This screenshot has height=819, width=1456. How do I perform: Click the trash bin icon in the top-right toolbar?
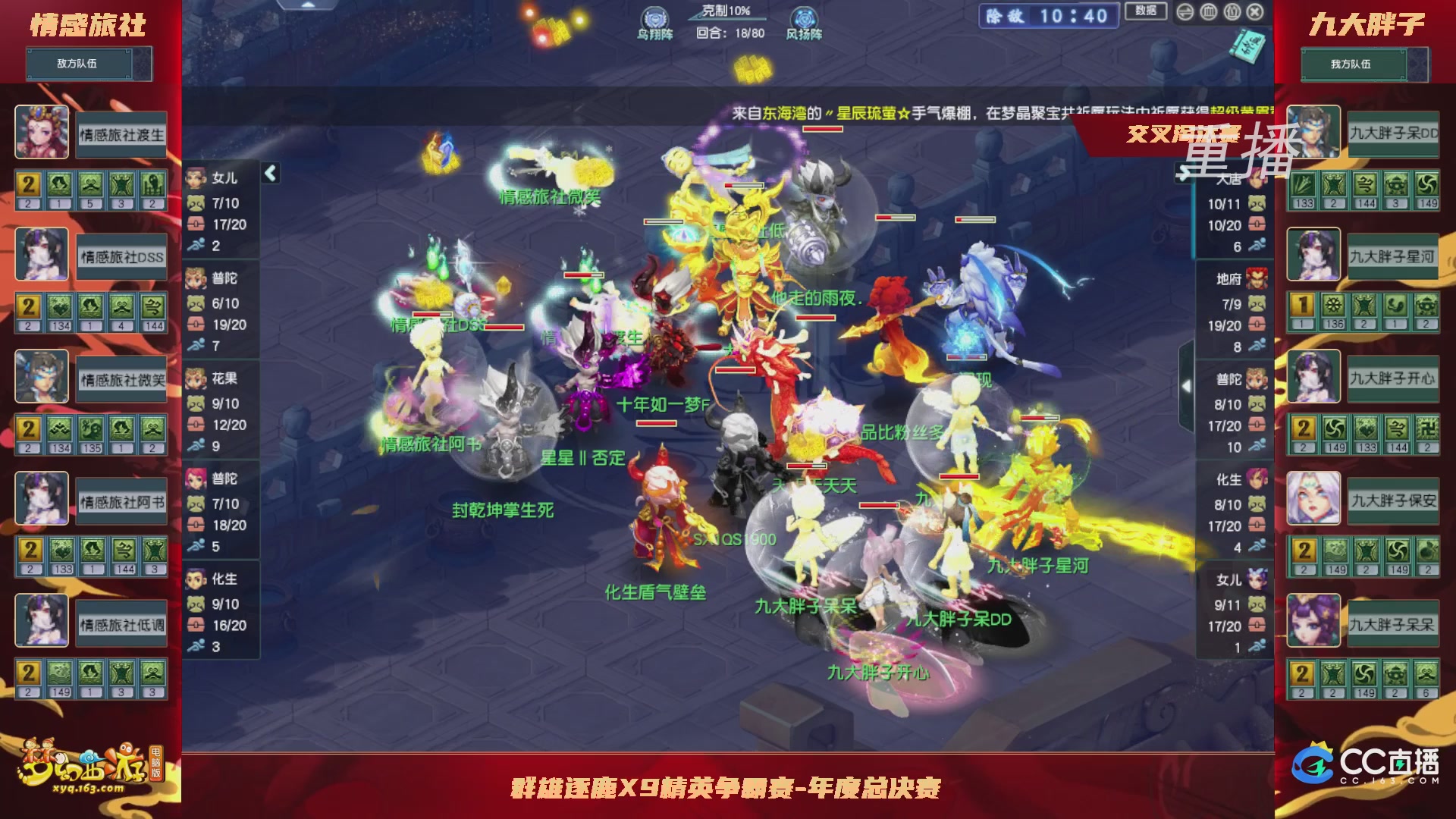(1209, 12)
